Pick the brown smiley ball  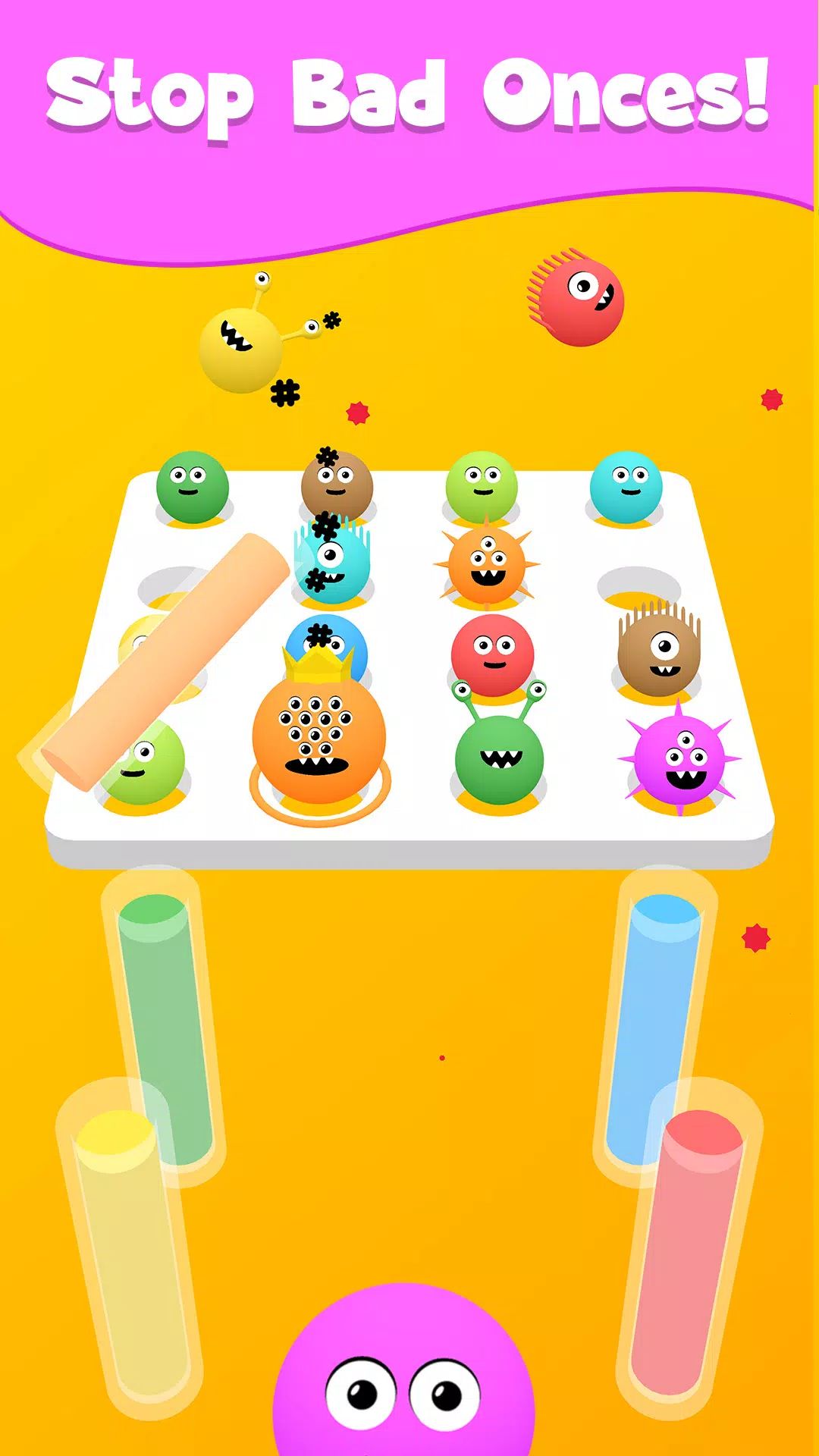[x=337, y=485]
